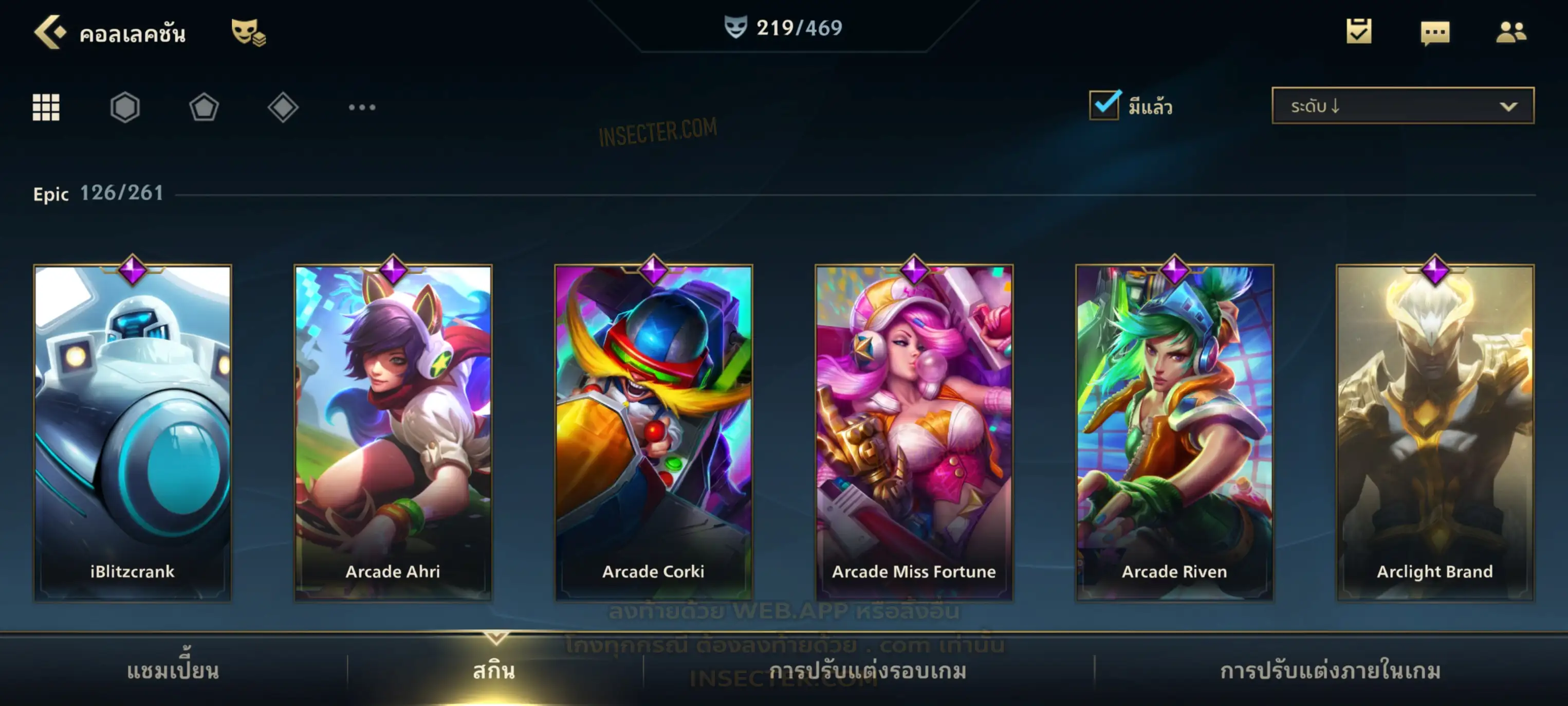Filter skins by the hexagon rarity icon
Viewport: 1568px width, 706px height.
coord(125,107)
